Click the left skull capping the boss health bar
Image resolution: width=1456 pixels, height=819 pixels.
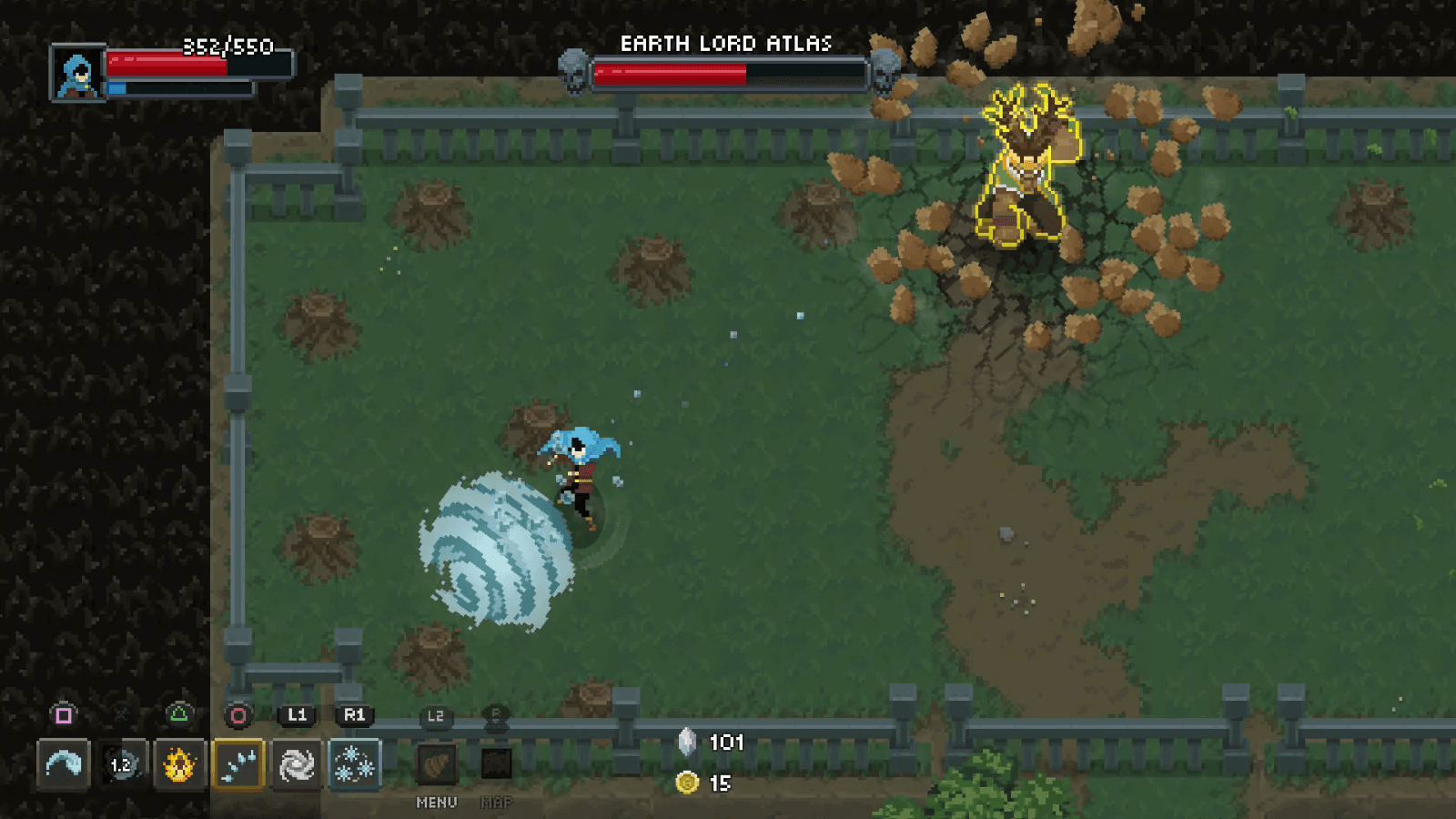coord(573,71)
